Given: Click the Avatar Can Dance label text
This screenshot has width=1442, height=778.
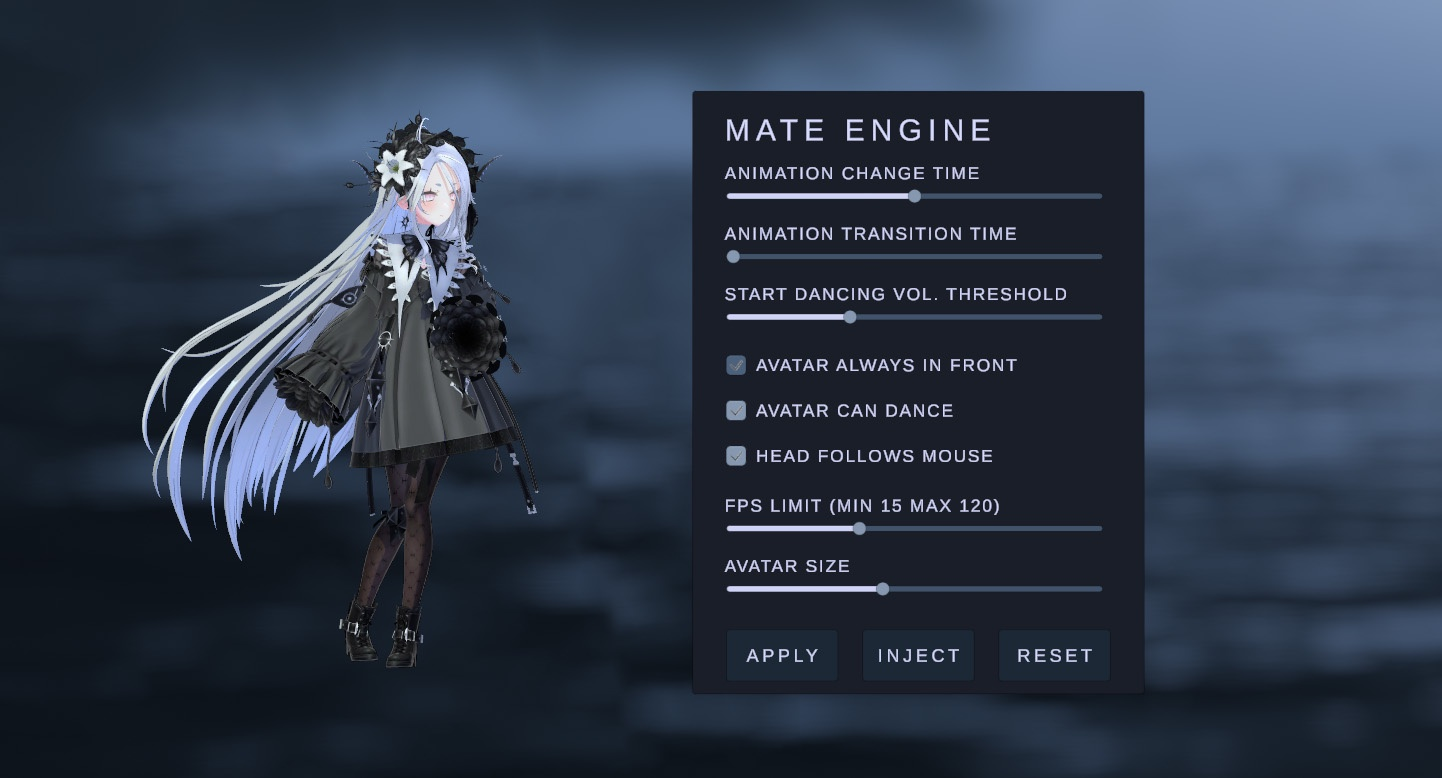Looking at the screenshot, I should click(x=855, y=410).
